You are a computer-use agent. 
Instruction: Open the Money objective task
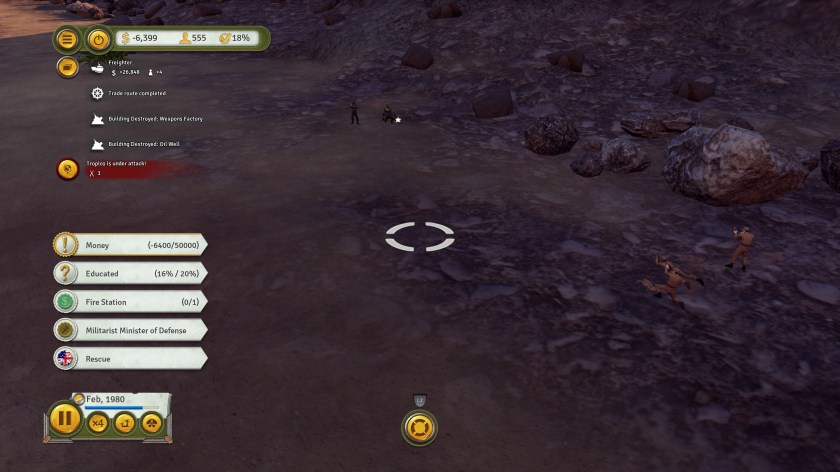point(130,245)
